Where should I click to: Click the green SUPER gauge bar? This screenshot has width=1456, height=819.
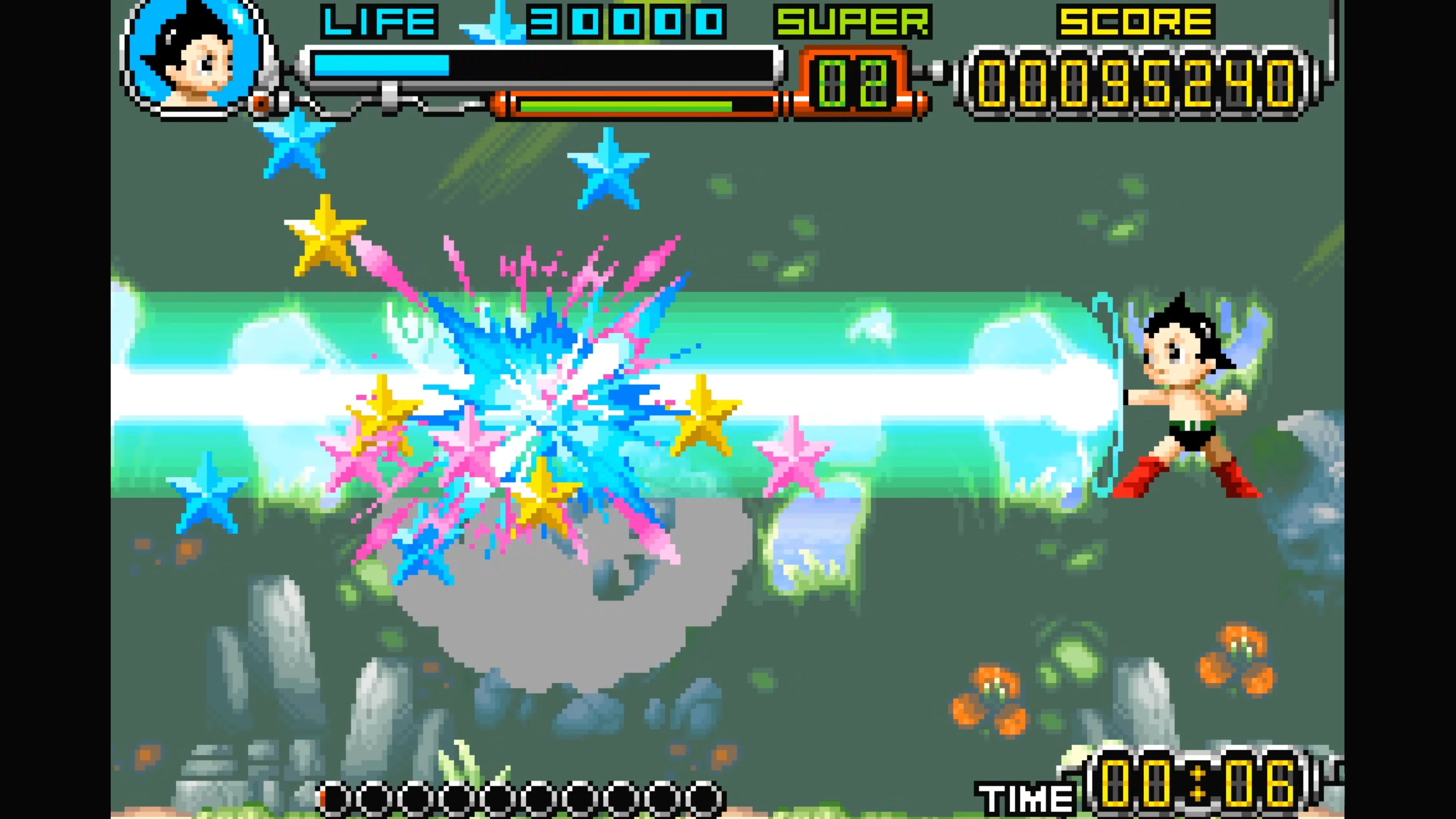click(622, 106)
